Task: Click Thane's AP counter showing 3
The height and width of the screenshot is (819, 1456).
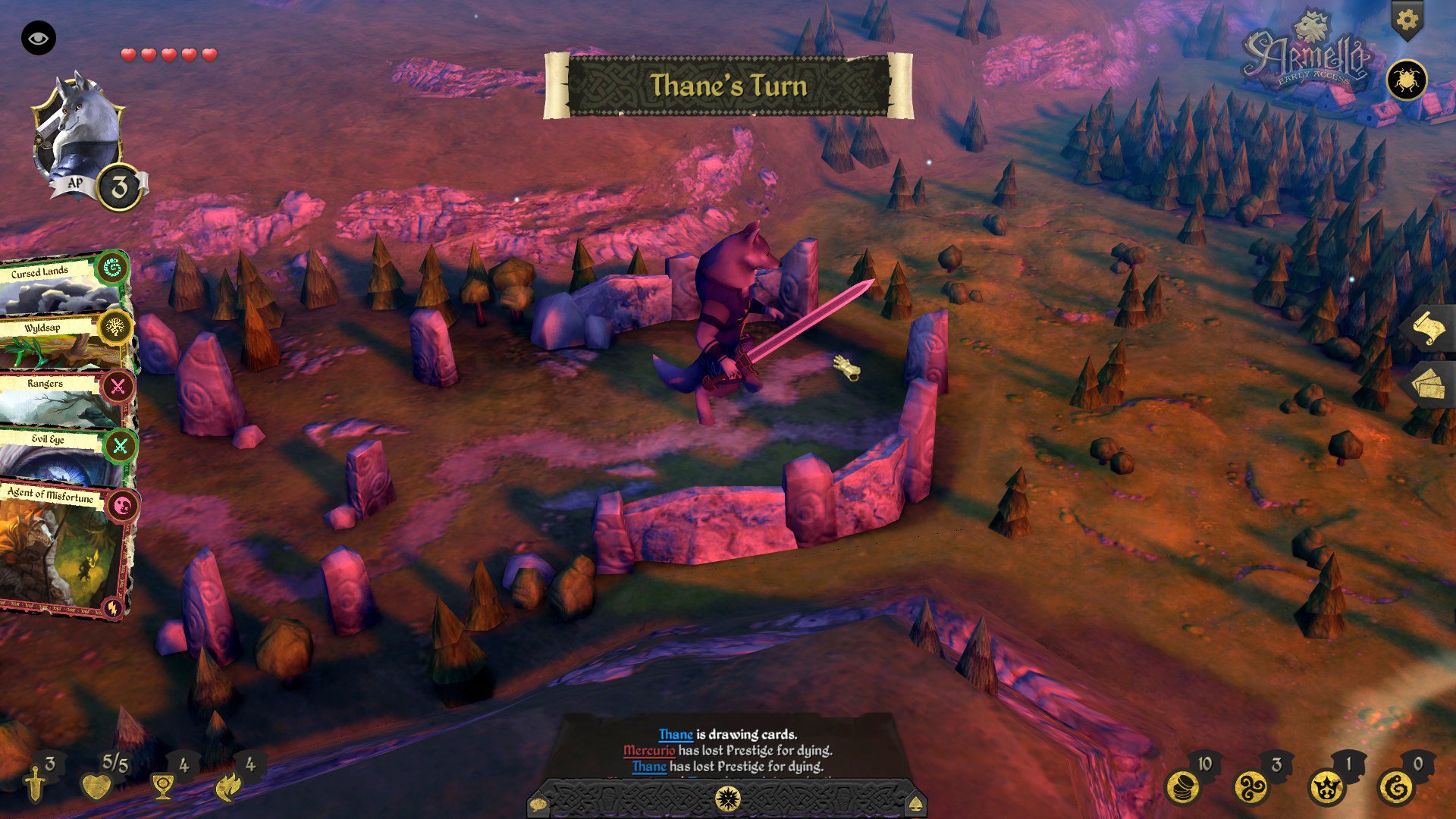Action: click(119, 187)
